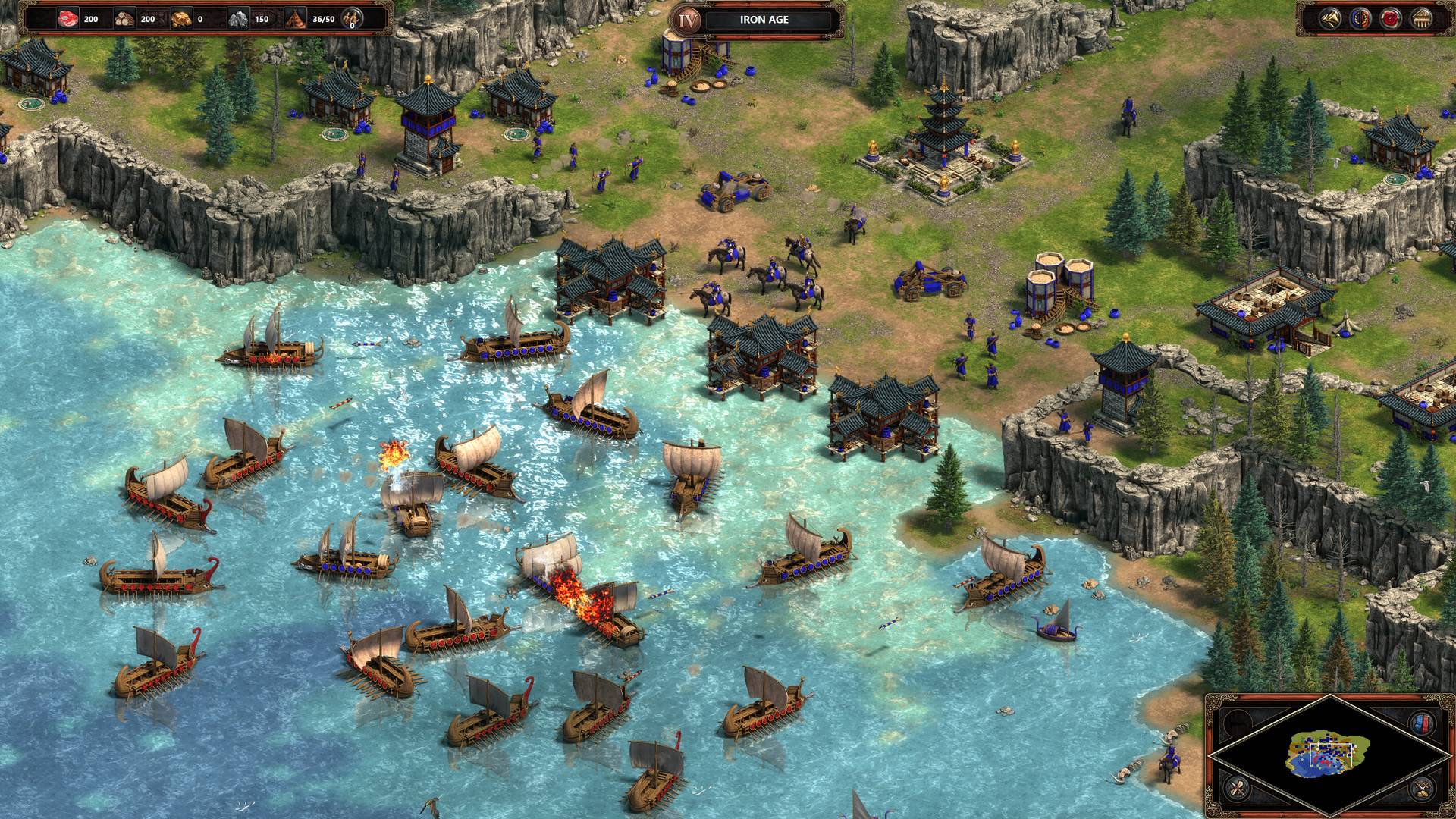Click the wood resource icon

click(x=125, y=19)
